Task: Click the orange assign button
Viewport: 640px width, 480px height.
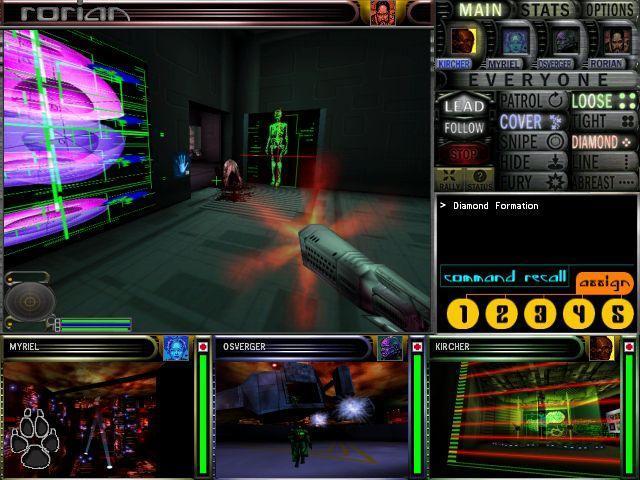Action: [x=604, y=281]
